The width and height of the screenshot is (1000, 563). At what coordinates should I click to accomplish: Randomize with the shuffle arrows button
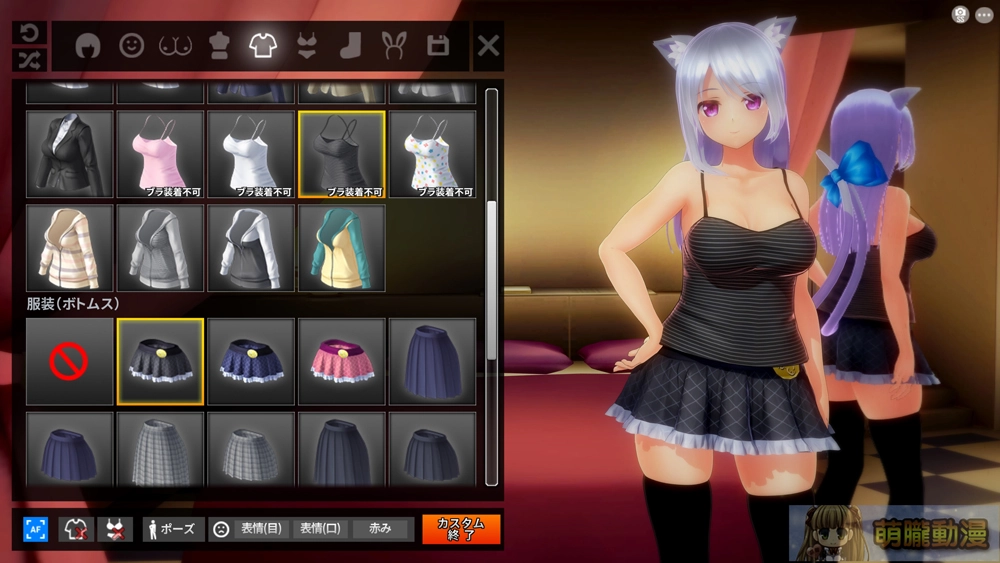pyautogui.click(x=29, y=59)
